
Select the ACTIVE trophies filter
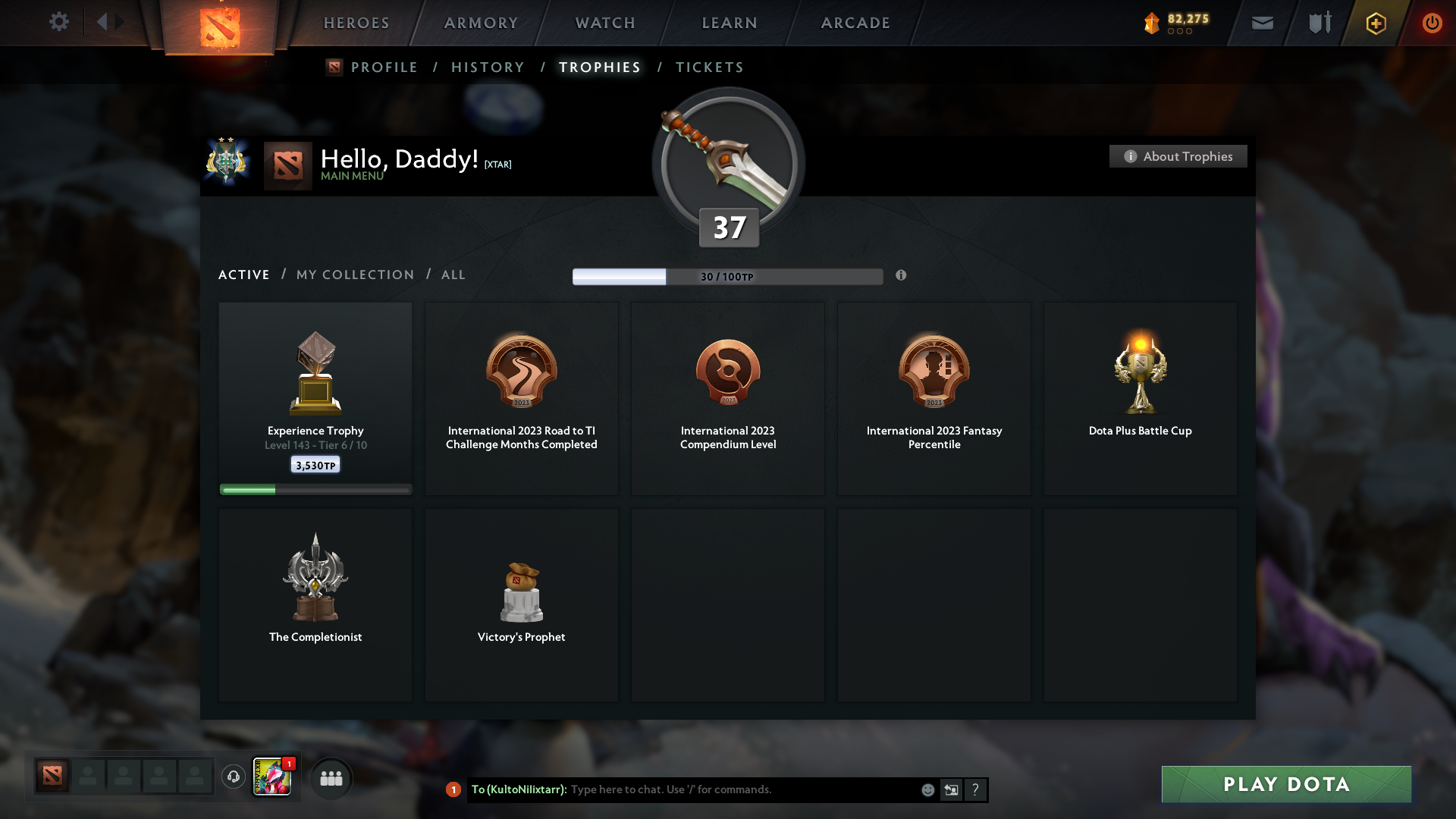(243, 275)
